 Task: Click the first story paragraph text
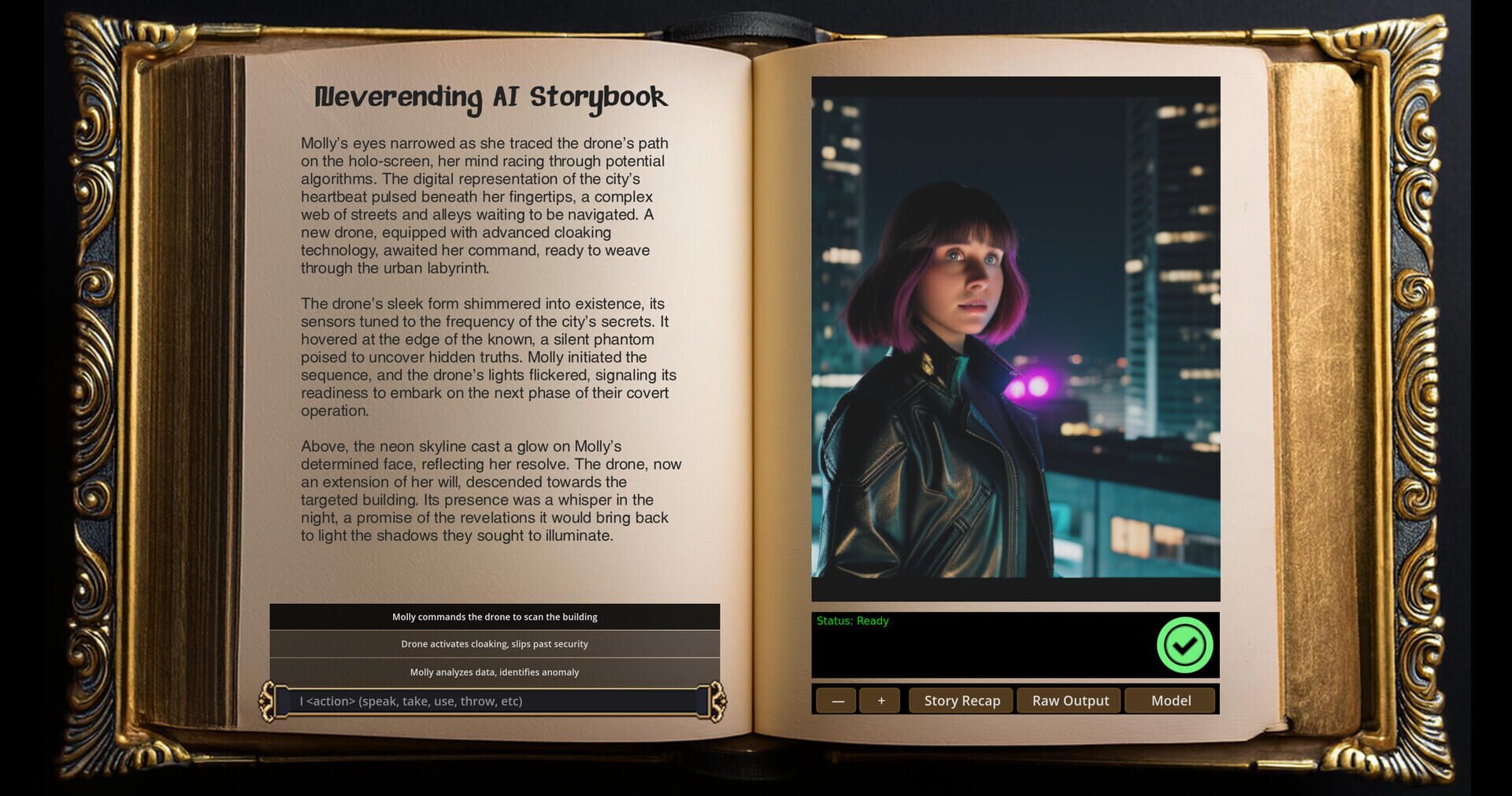(484, 205)
